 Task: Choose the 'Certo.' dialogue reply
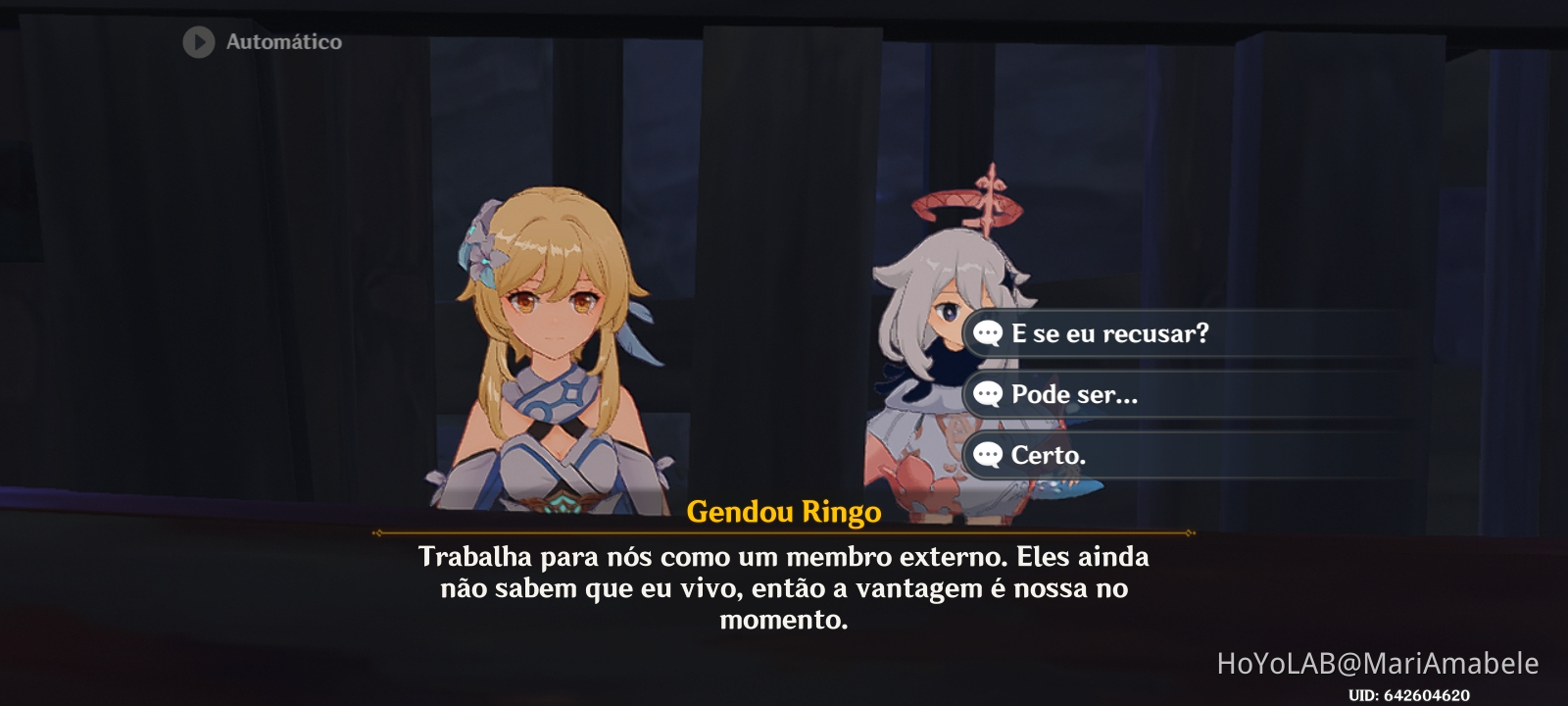coord(1055,456)
